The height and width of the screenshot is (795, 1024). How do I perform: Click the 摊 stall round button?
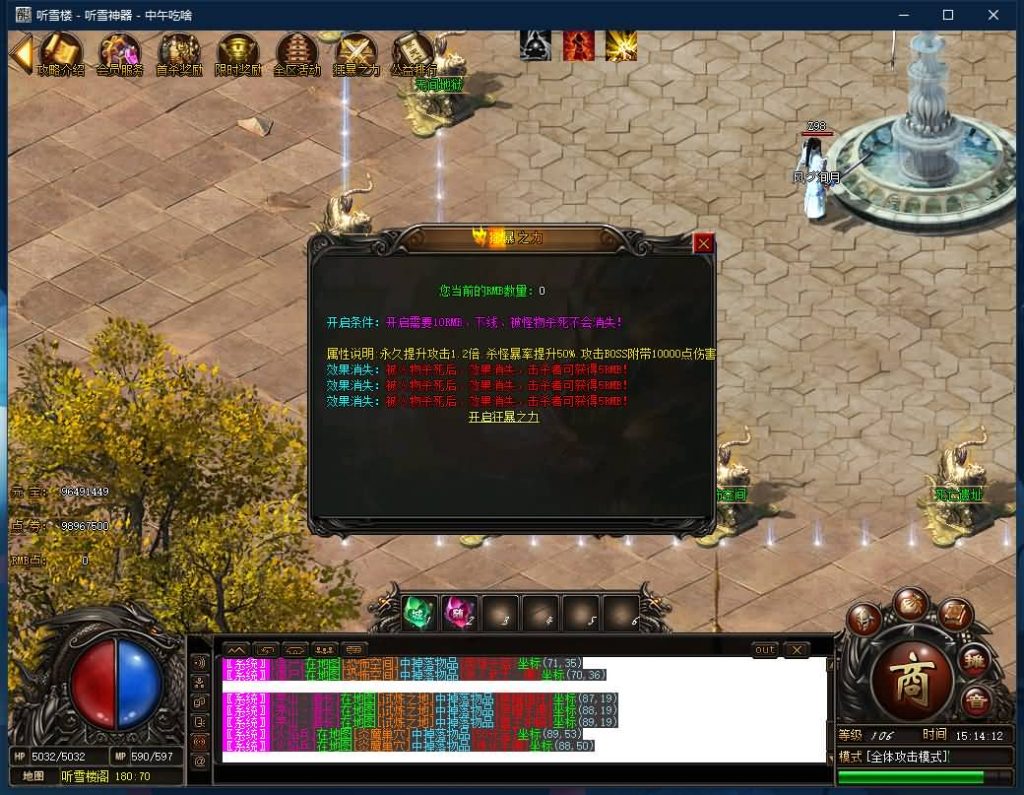(x=975, y=659)
